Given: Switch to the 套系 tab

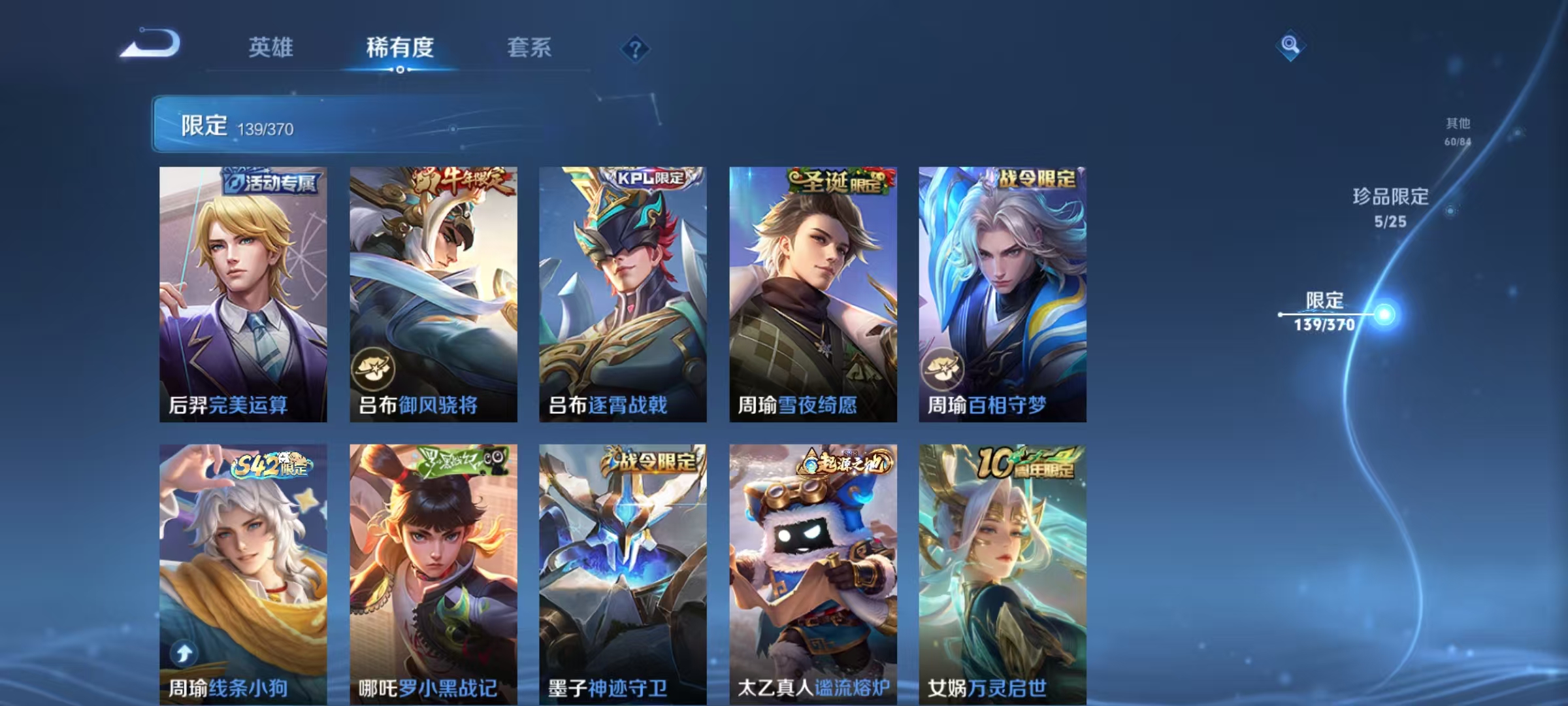Looking at the screenshot, I should coord(529,47).
